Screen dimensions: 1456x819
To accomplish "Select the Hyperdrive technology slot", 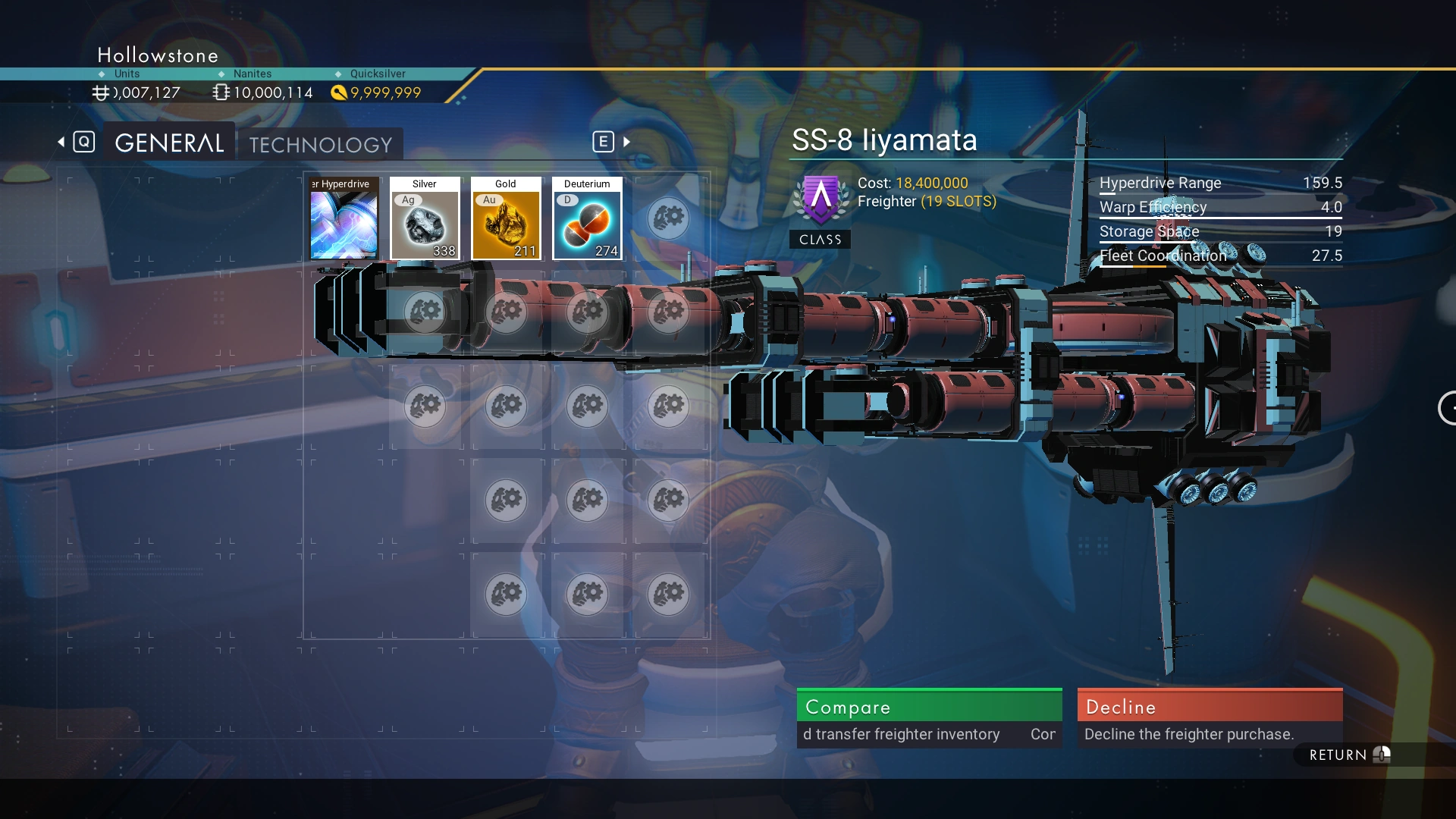I will pyautogui.click(x=344, y=219).
